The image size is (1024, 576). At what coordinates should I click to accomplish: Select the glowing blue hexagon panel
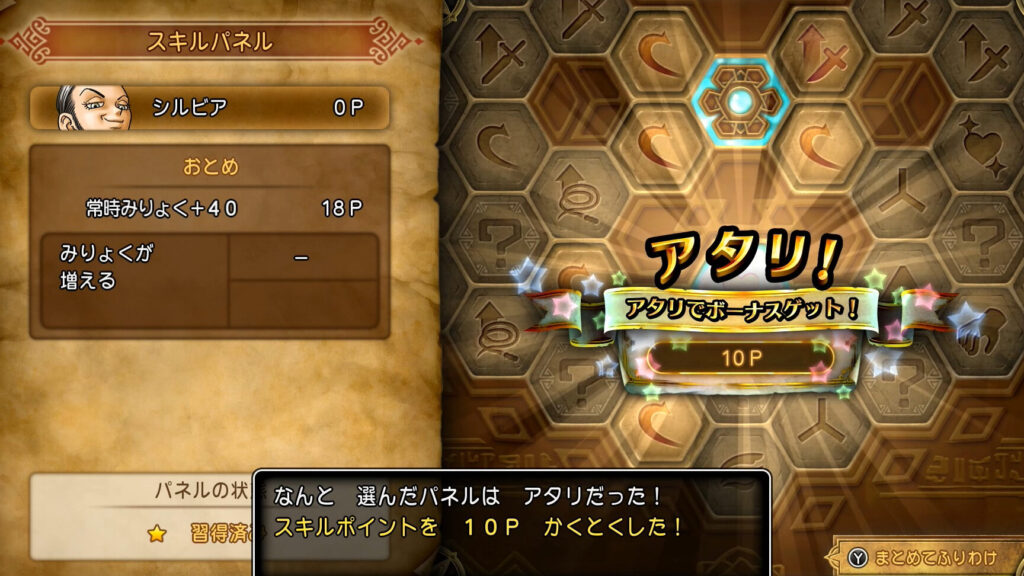[741, 100]
